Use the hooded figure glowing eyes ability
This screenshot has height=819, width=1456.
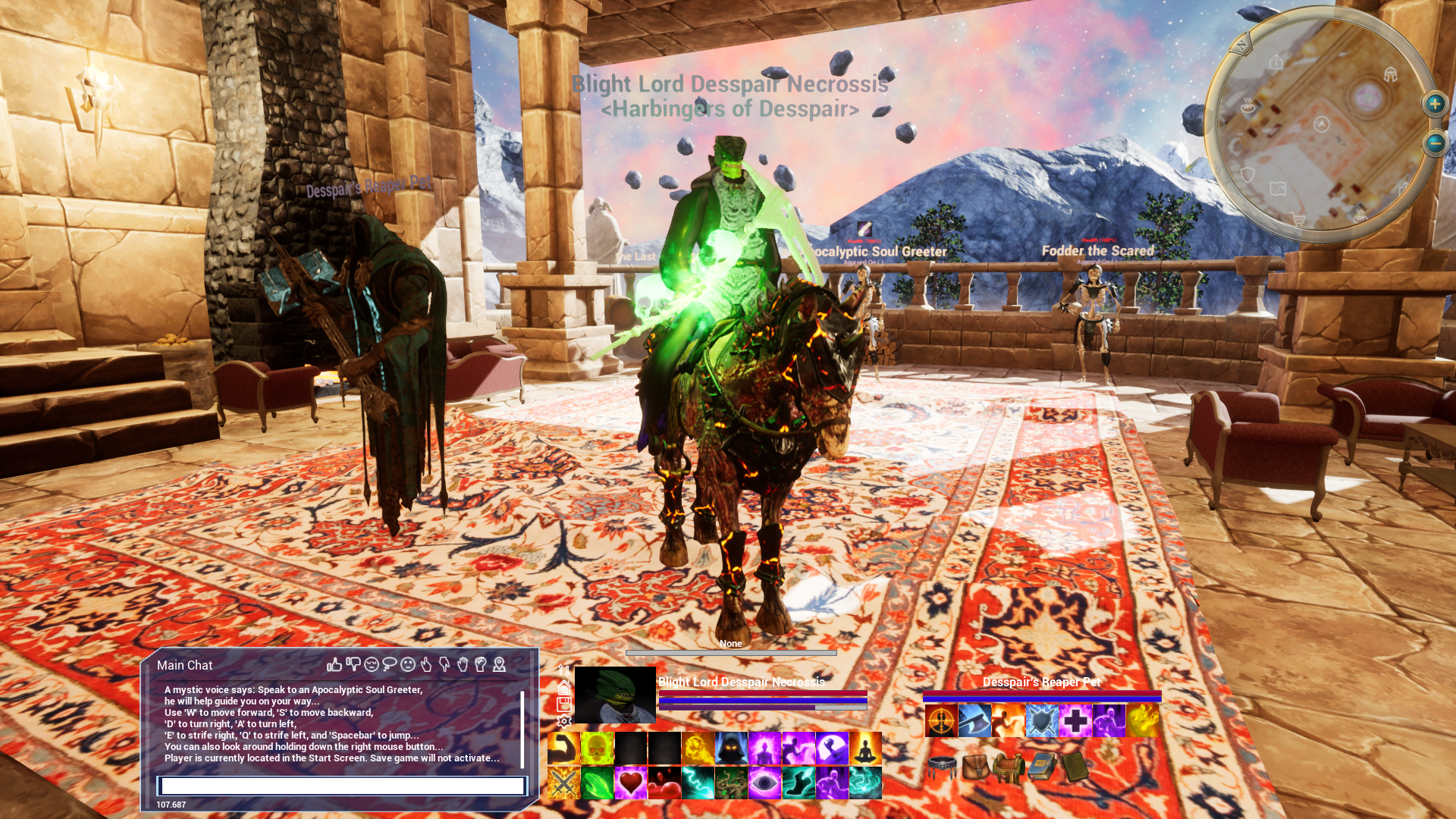tap(731, 748)
